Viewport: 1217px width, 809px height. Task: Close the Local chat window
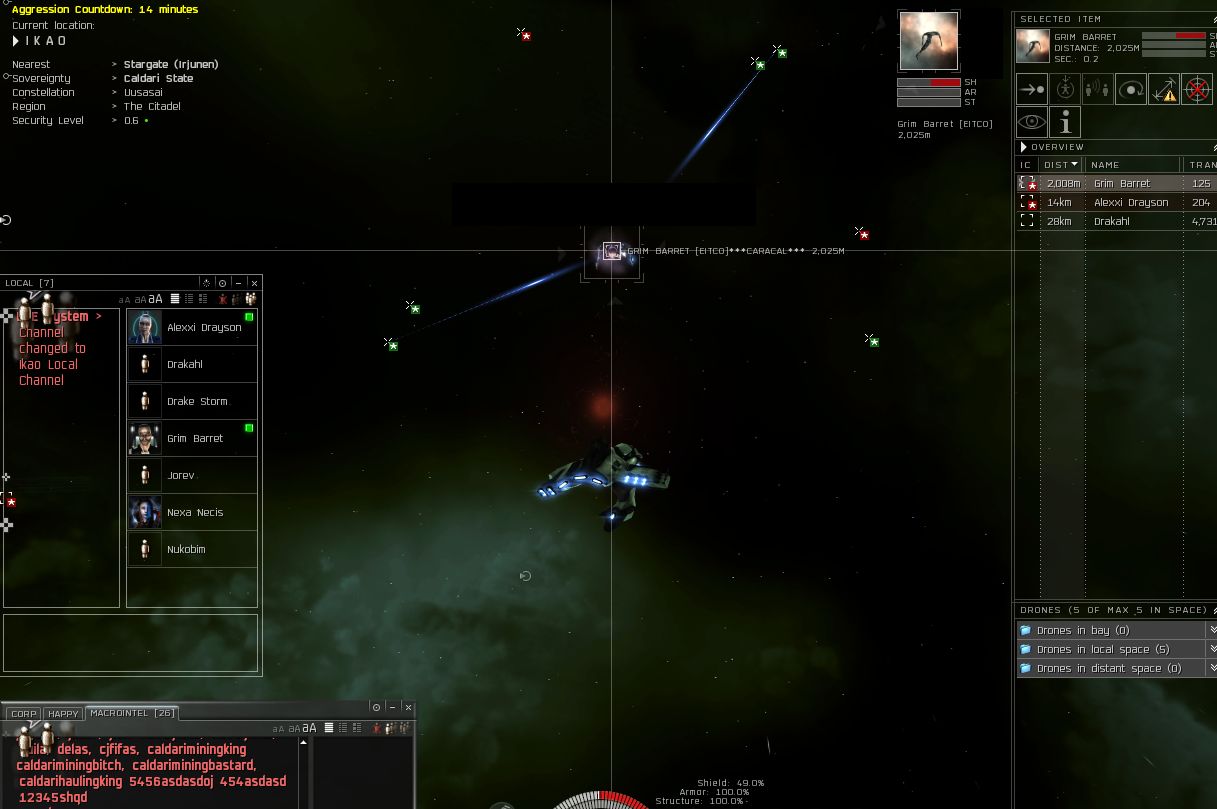pos(255,283)
